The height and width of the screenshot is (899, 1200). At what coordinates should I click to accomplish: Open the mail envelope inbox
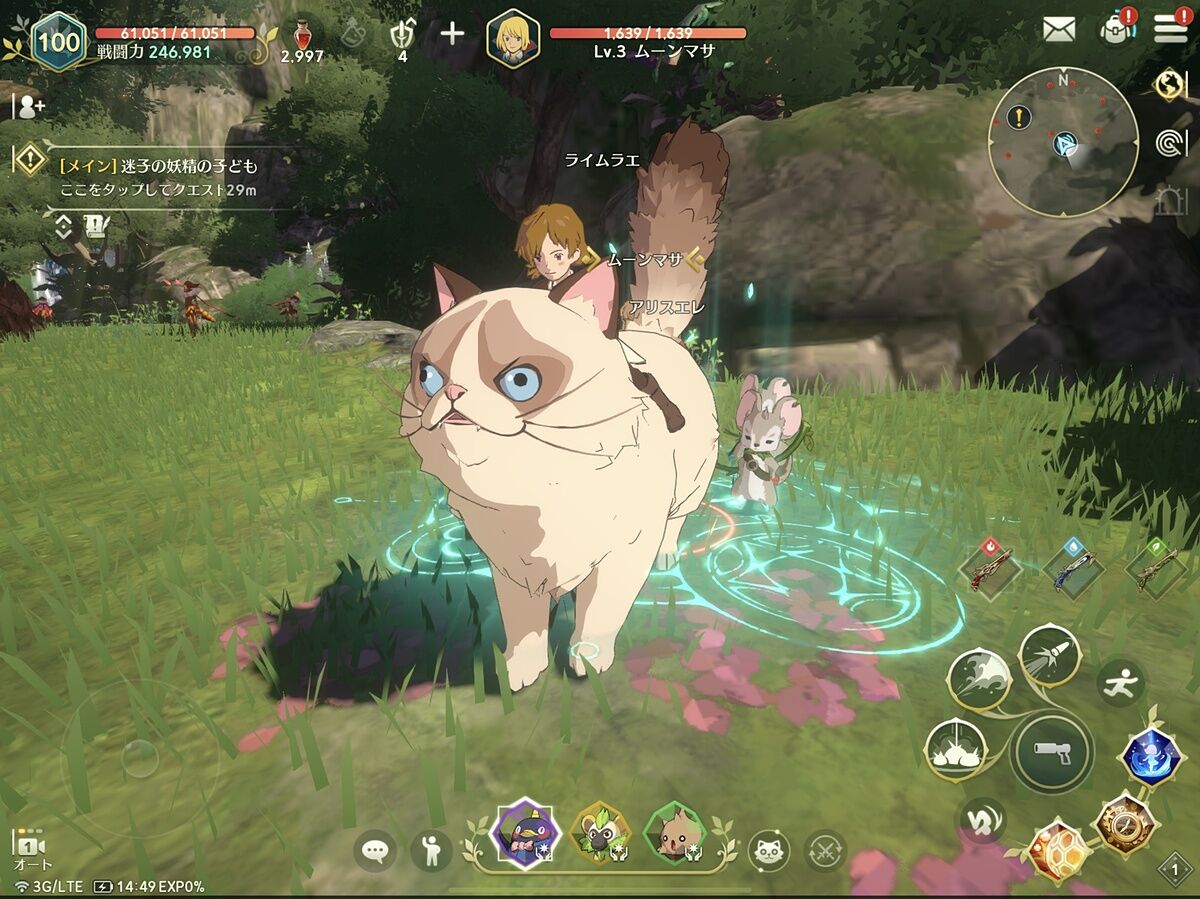[1059, 29]
